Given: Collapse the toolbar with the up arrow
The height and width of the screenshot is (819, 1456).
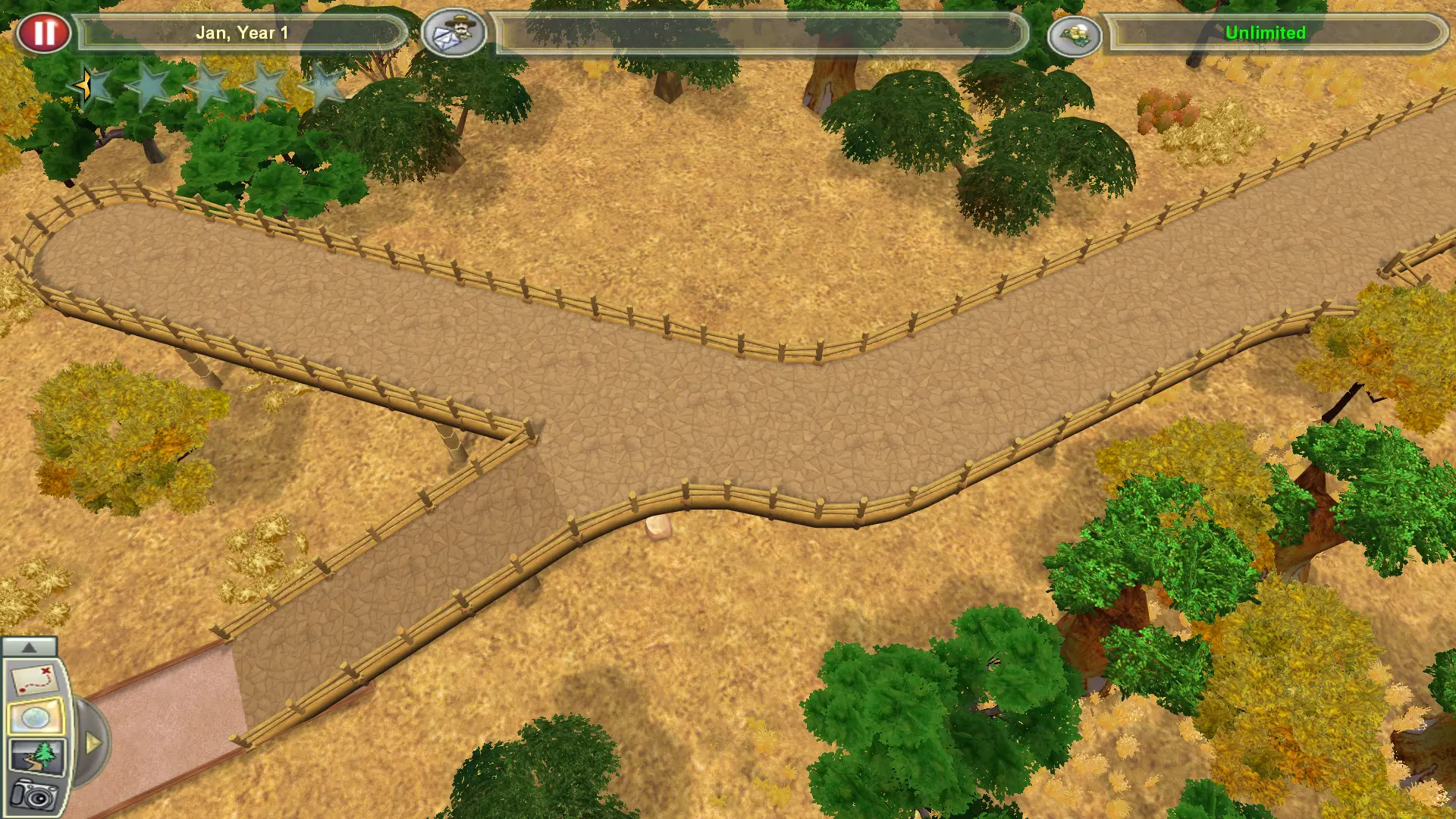Looking at the screenshot, I should 29,647.
